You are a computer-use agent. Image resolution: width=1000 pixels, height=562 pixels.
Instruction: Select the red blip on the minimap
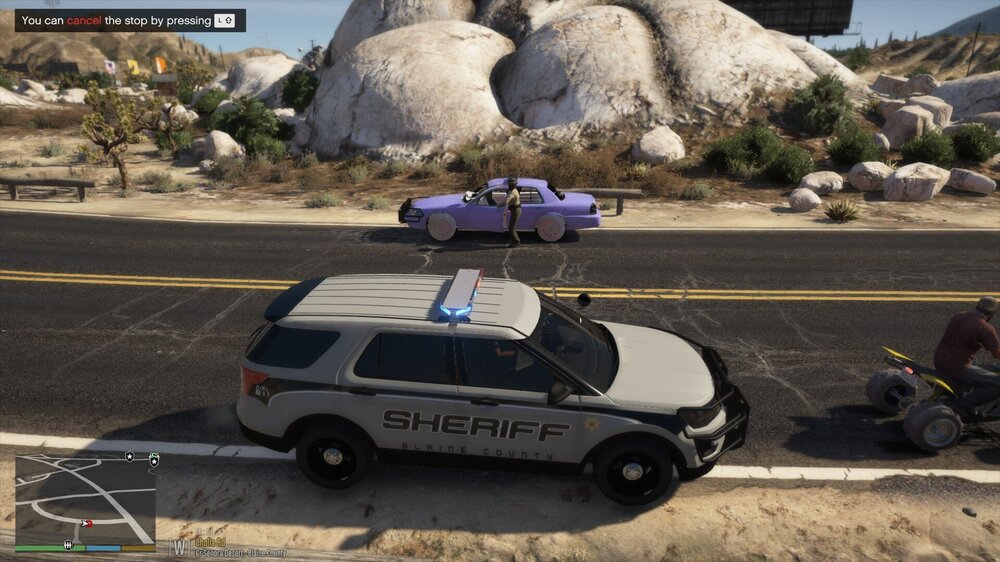(87, 523)
